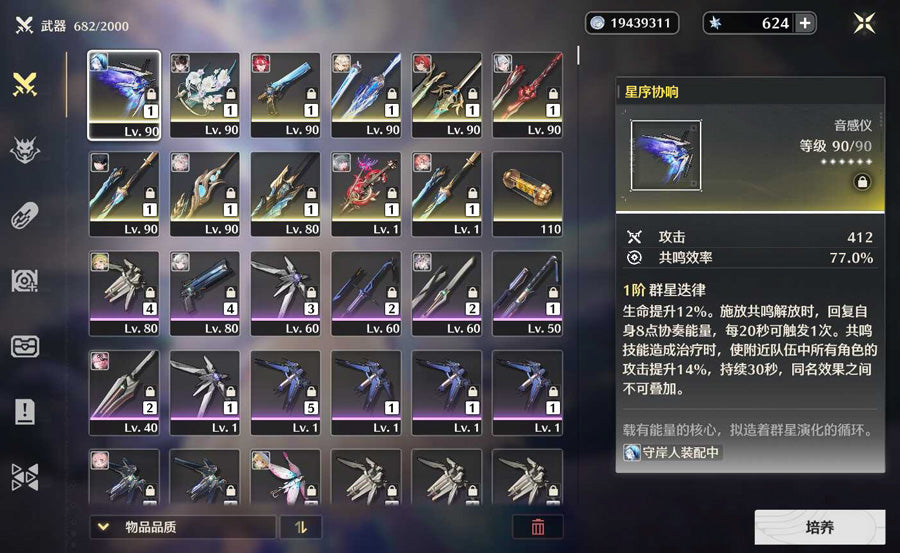Open the red trash can discard mode
Screen dimensions: 900x553
tap(537, 527)
